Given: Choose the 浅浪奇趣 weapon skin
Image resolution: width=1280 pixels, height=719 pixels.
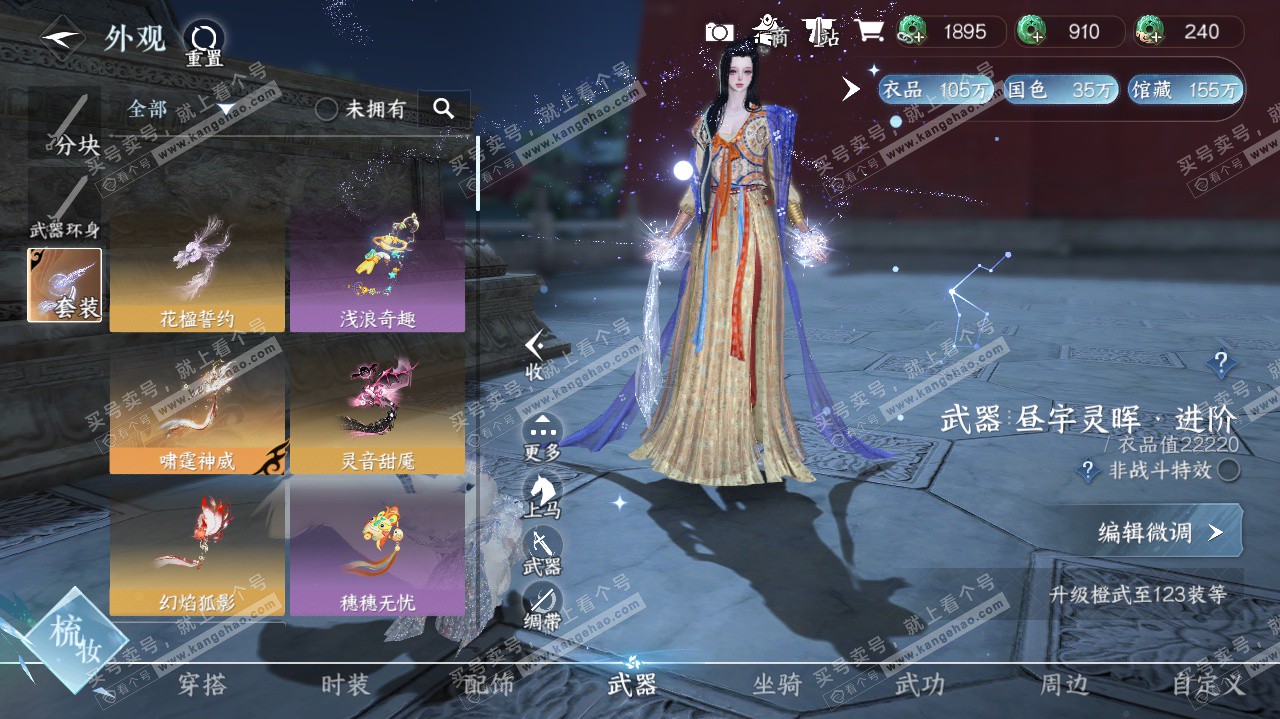Looking at the screenshot, I should tap(377, 272).
